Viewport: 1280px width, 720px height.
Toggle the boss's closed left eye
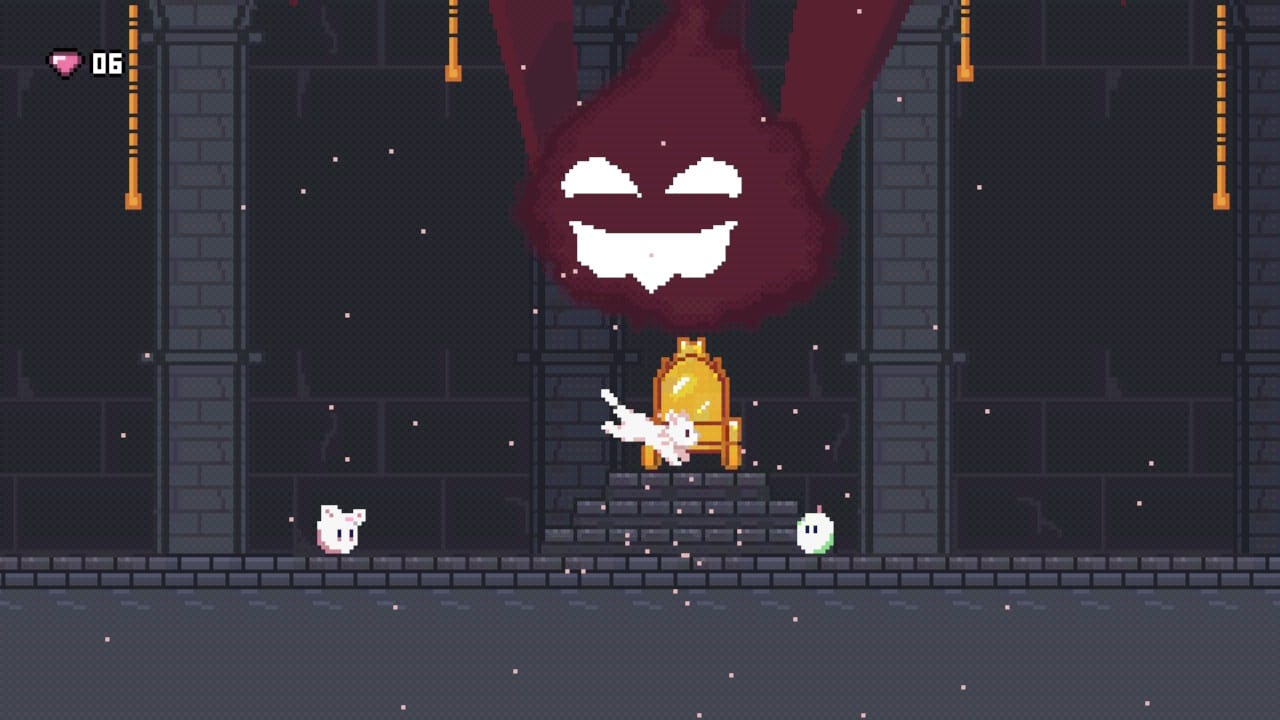click(600, 175)
